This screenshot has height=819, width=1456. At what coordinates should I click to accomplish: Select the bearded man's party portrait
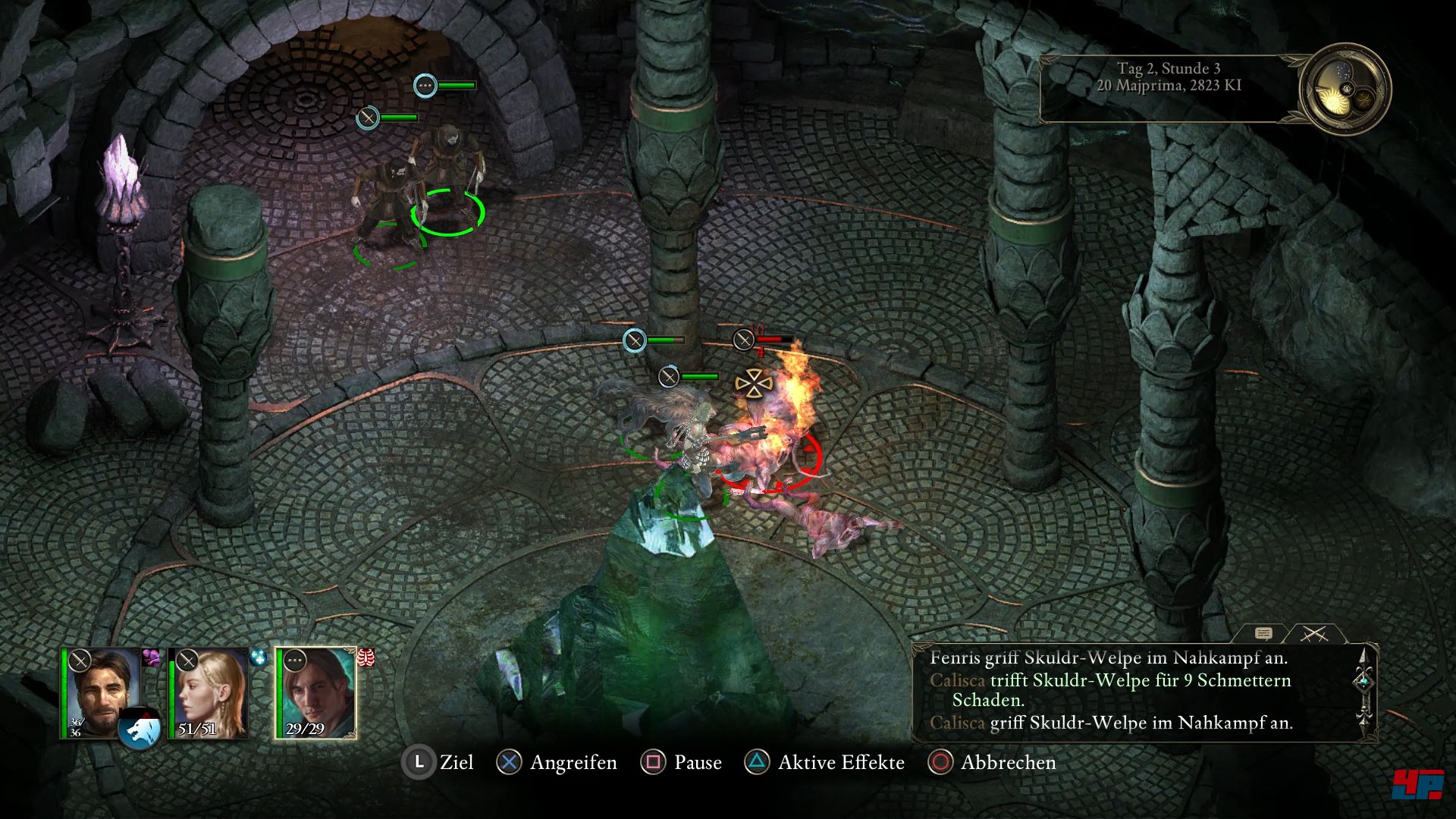click(101, 692)
